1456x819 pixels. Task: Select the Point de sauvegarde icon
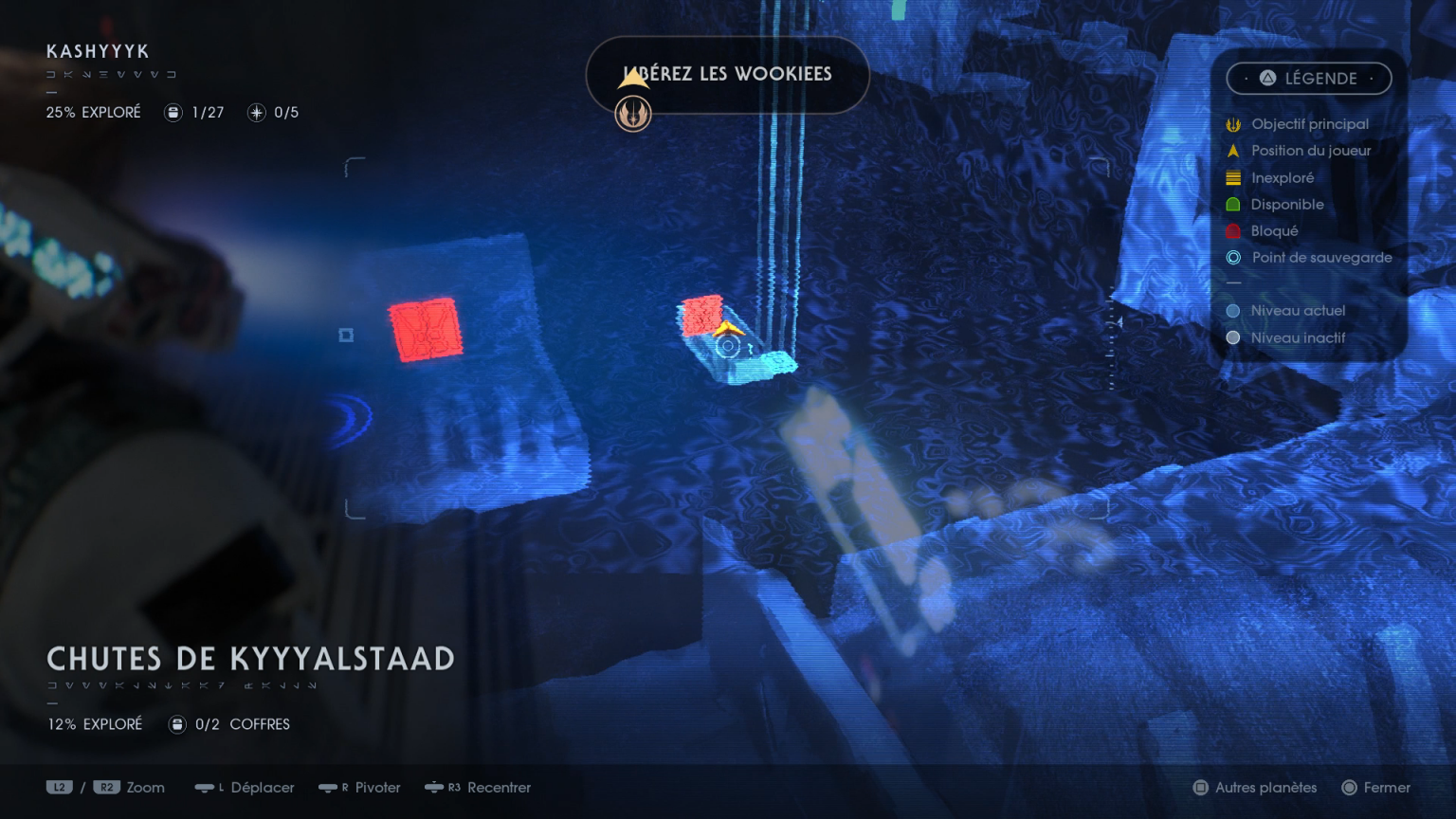tap(1233, 257)
